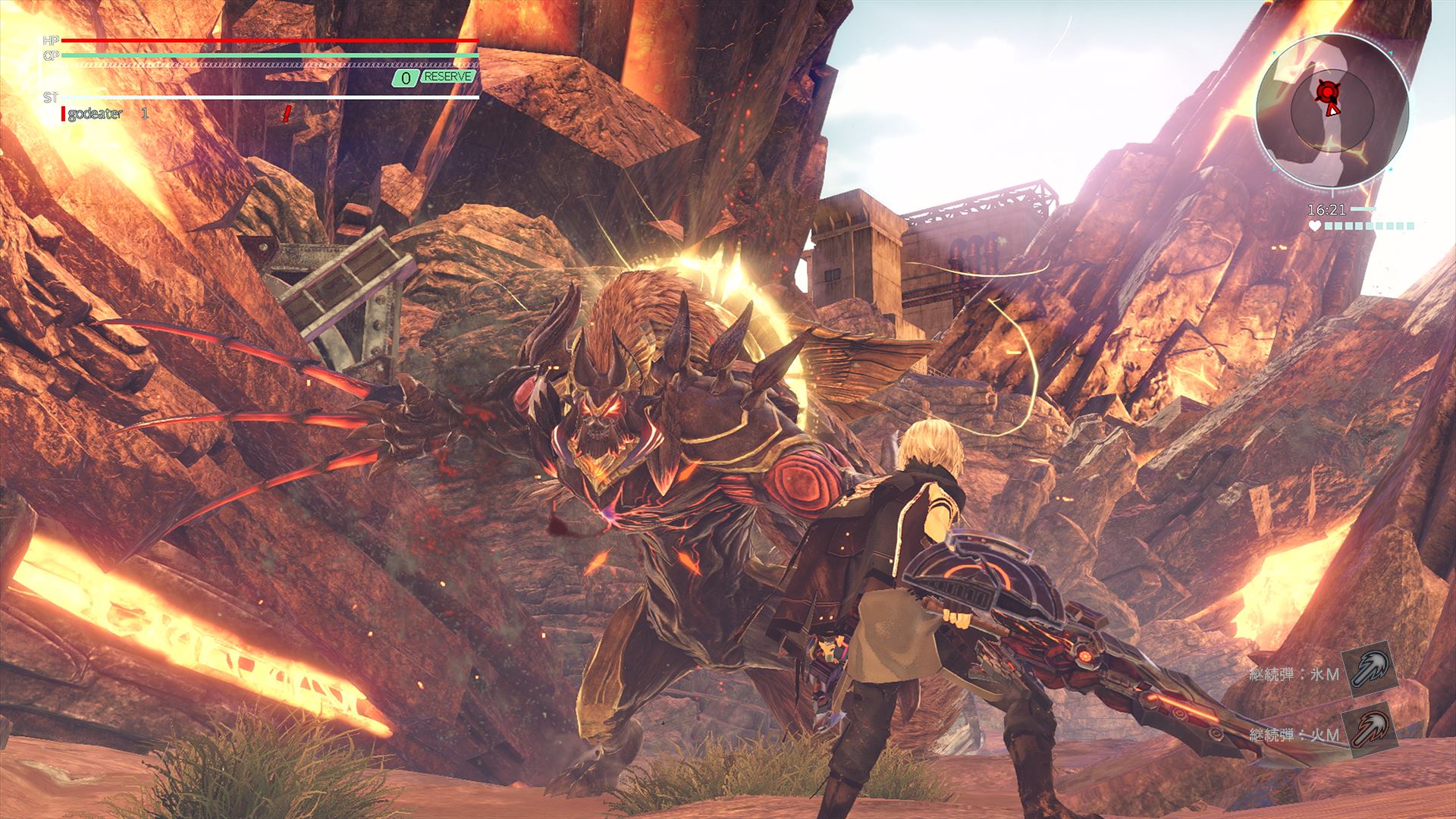Screen dimensions: 1456x819
Task: Click the red alert exclamation mark icon
Action: pos(286,114)
